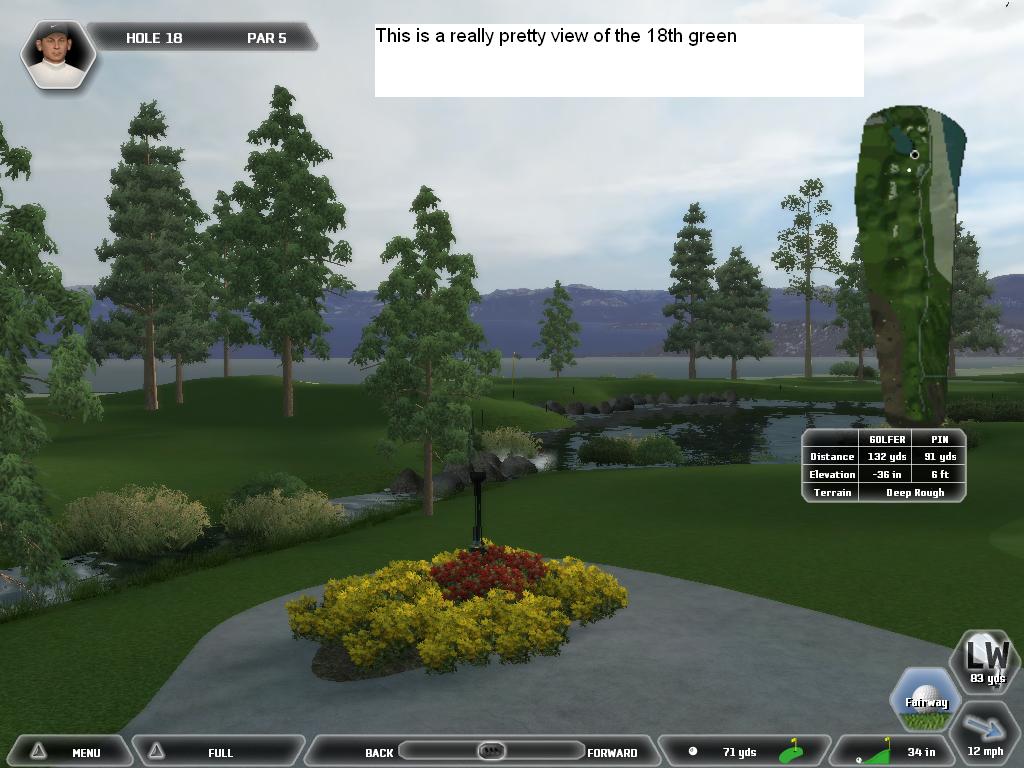
Task: Click the 12 mph wind arrow indicator
Action: coord(985,737)
